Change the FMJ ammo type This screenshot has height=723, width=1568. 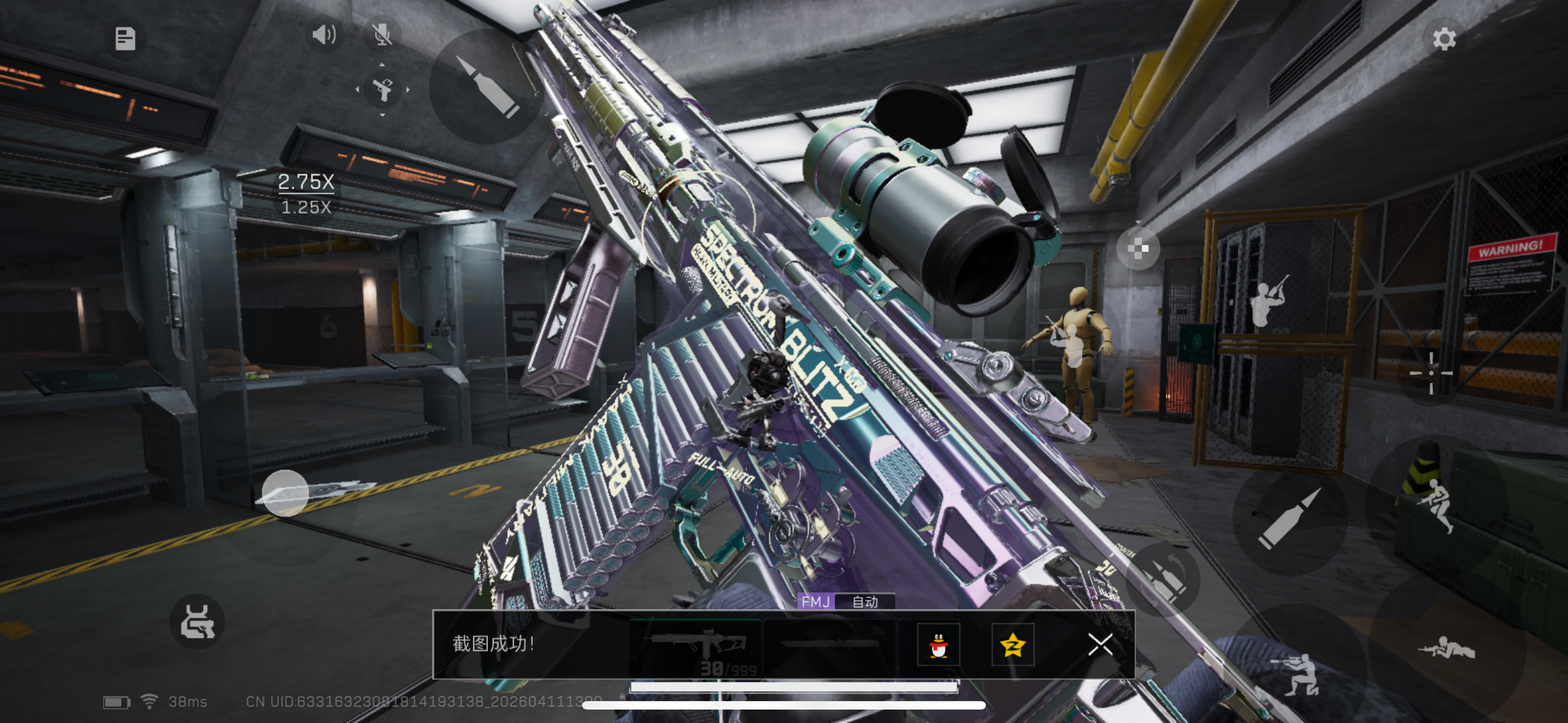[815, 602]
